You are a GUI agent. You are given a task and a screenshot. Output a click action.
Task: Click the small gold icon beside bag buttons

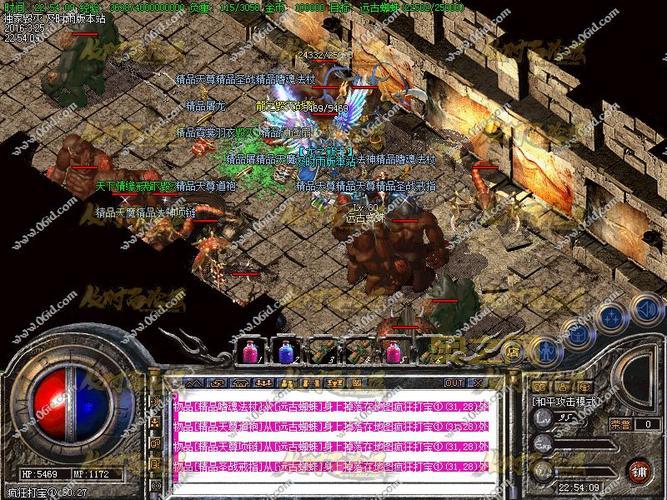pyautogui.click(x=513, y=351)
